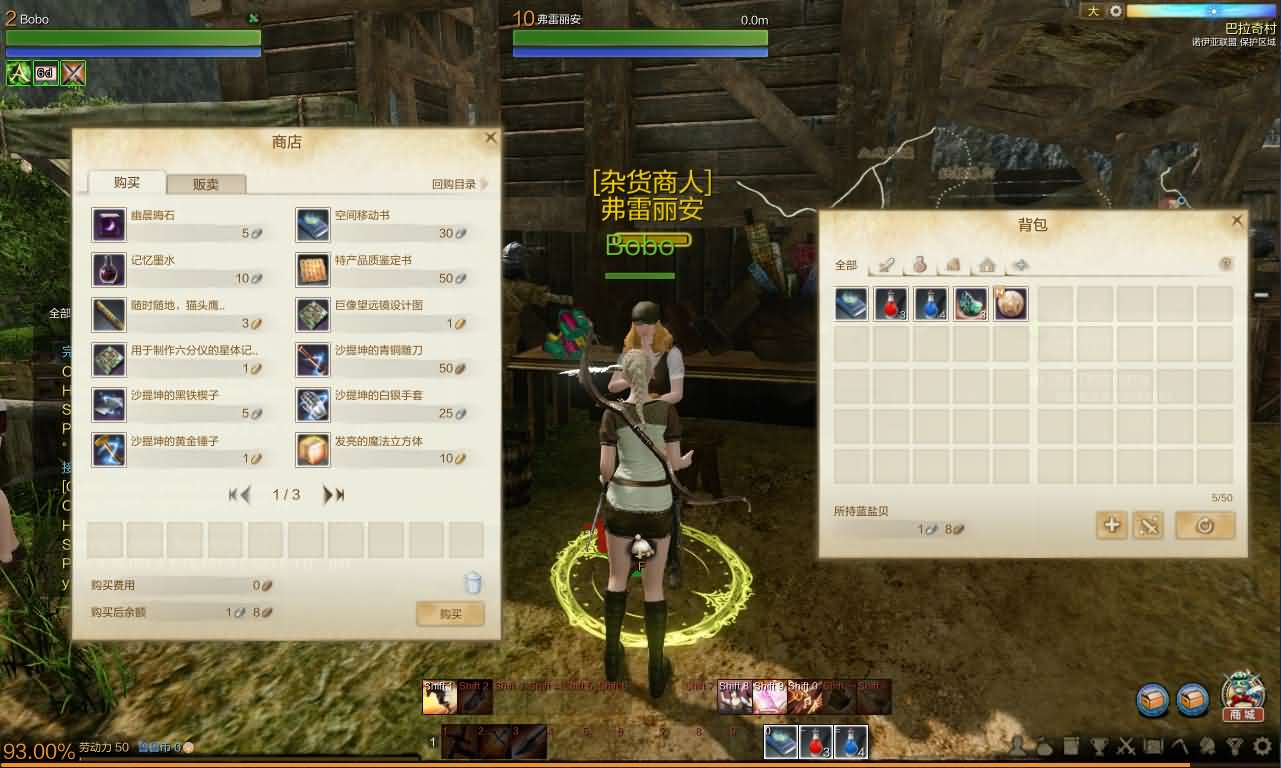
Task: Click the crossed-tools repair icon in the backpack
Action: 1148,524
